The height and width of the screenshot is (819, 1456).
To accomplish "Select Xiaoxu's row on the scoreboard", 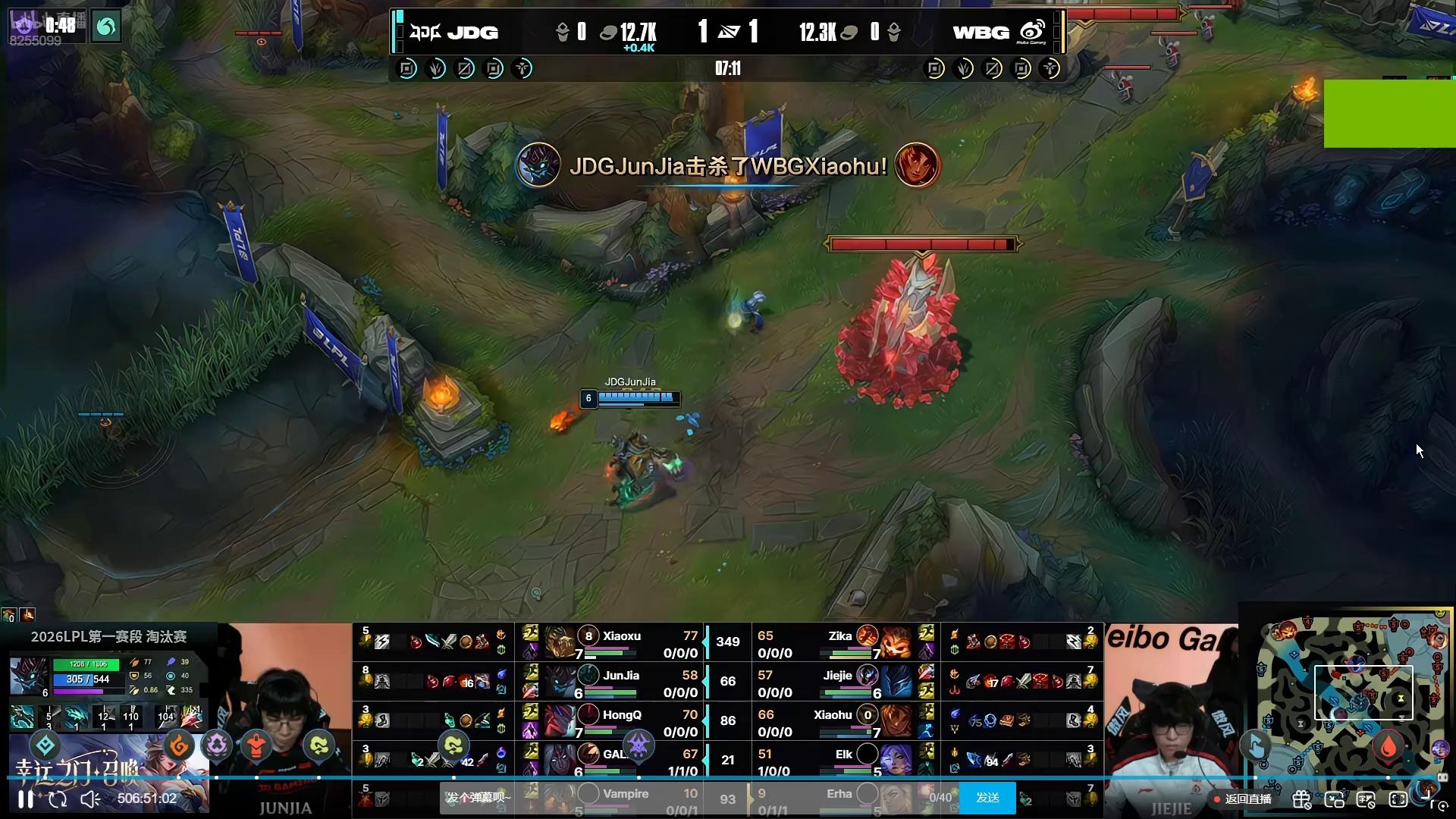I will (622, 643).
